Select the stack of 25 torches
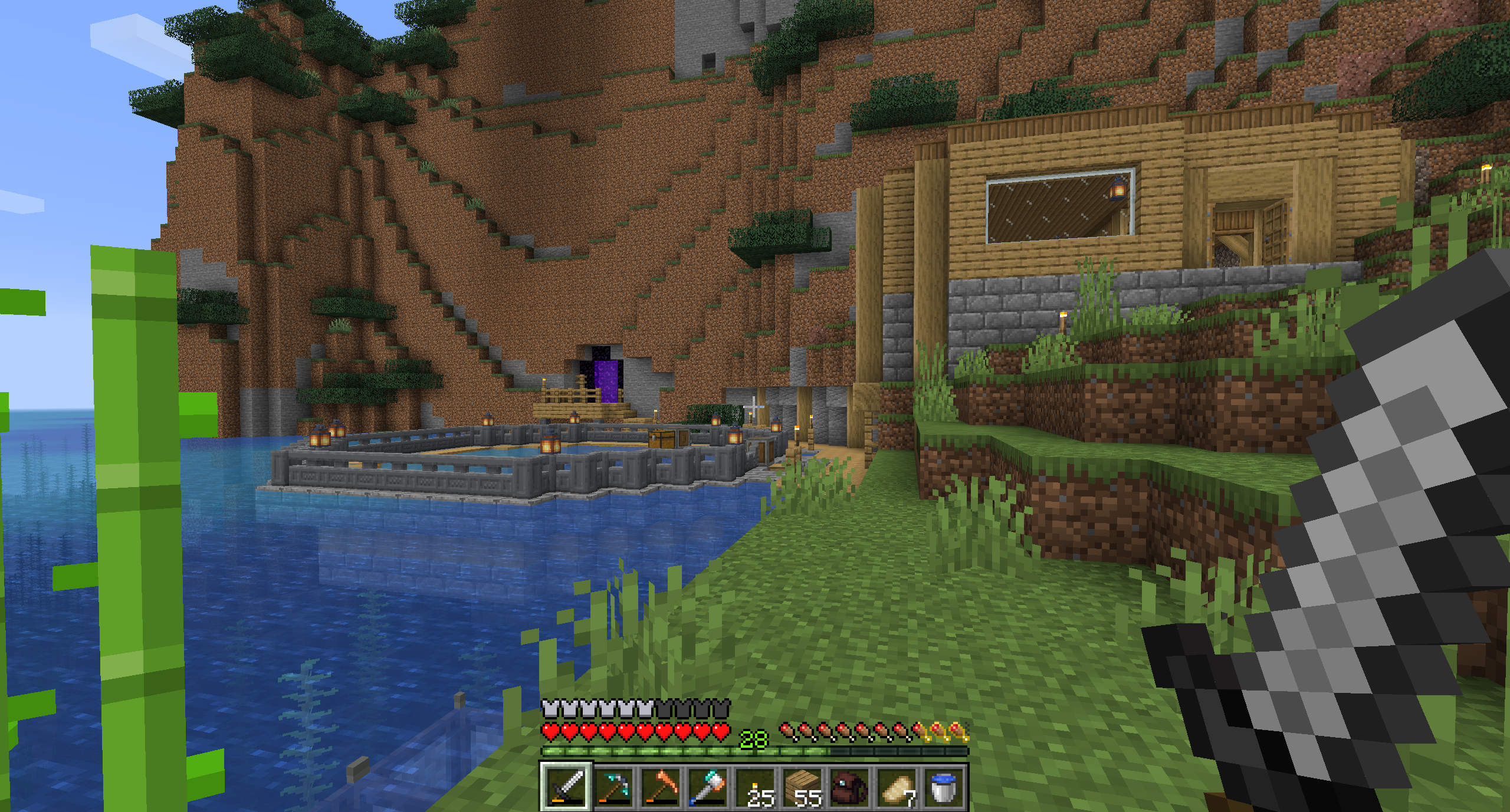 coord(754,786)
